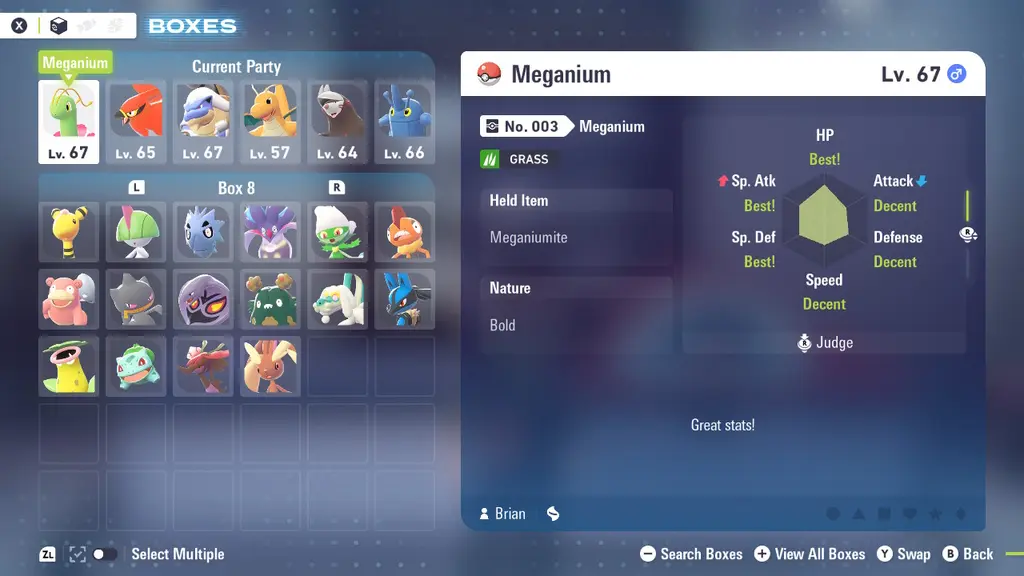Pick the Sharpedo box slot
Image resolution: width=1024 pixels, height=576 pixels.
pyautogui.click(x=203, y=231)
